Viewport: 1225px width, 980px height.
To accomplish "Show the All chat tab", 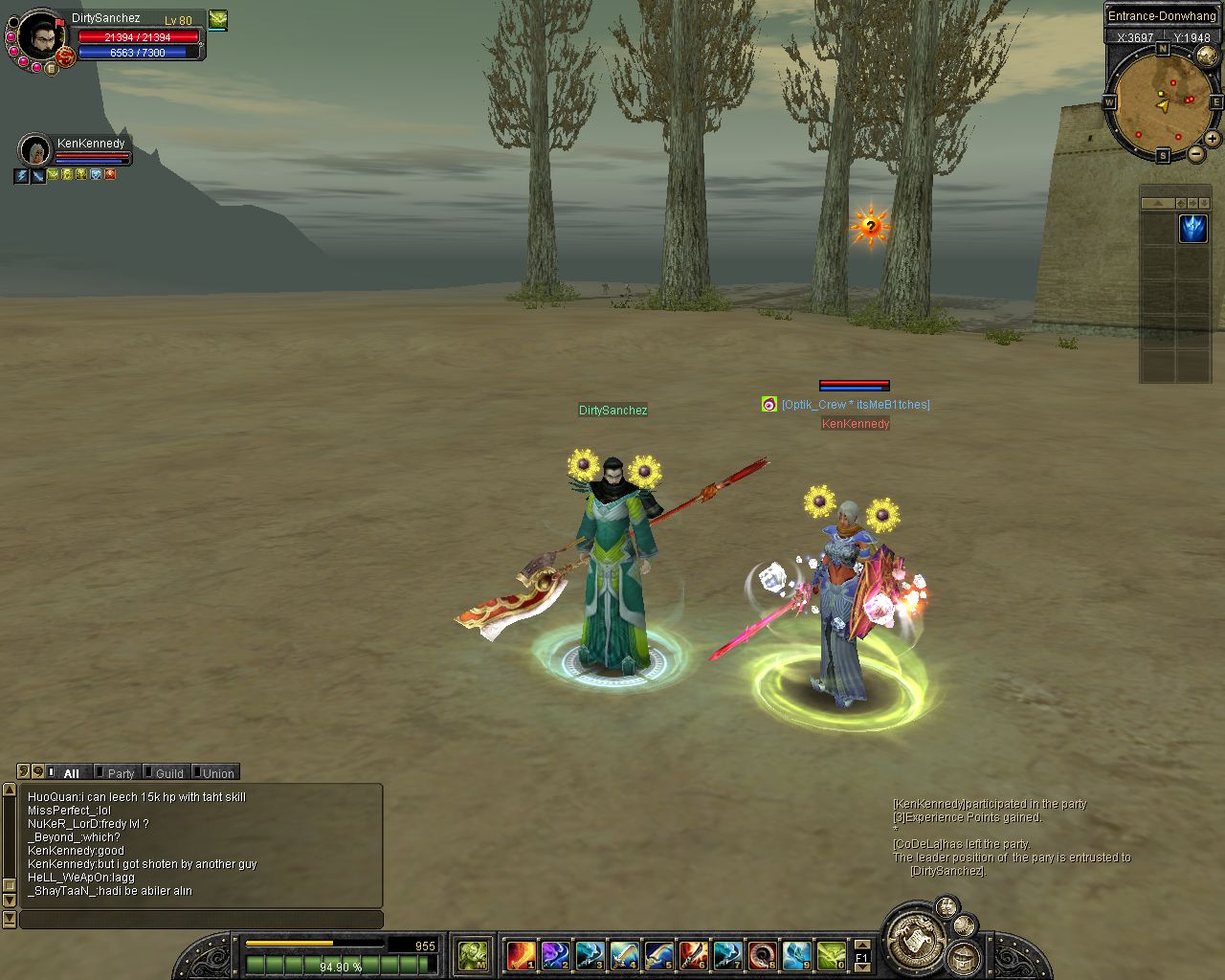I will click(x=70, y=773).
